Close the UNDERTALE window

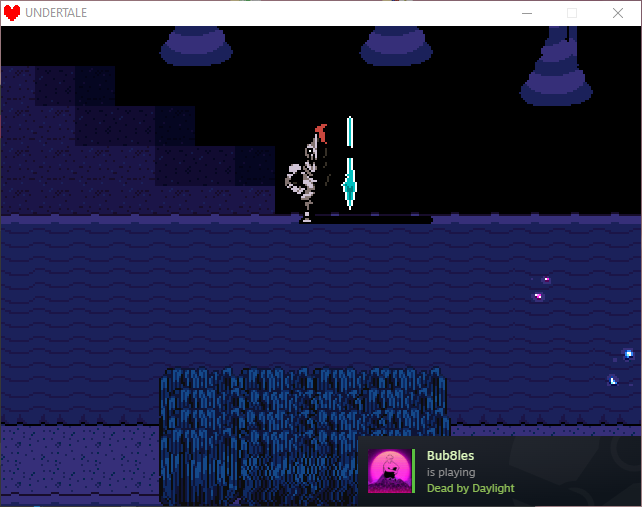[618, 13]
